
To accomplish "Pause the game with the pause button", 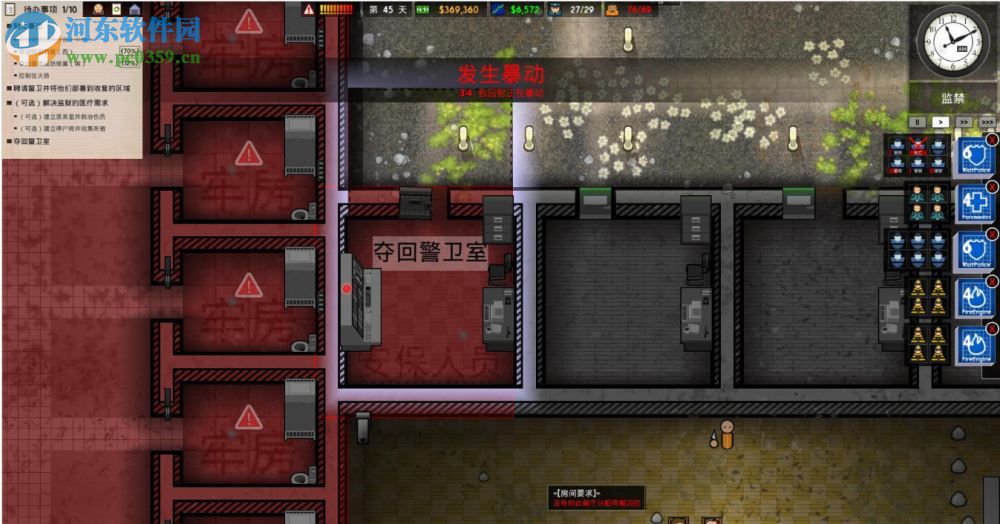I will (917, 121).
